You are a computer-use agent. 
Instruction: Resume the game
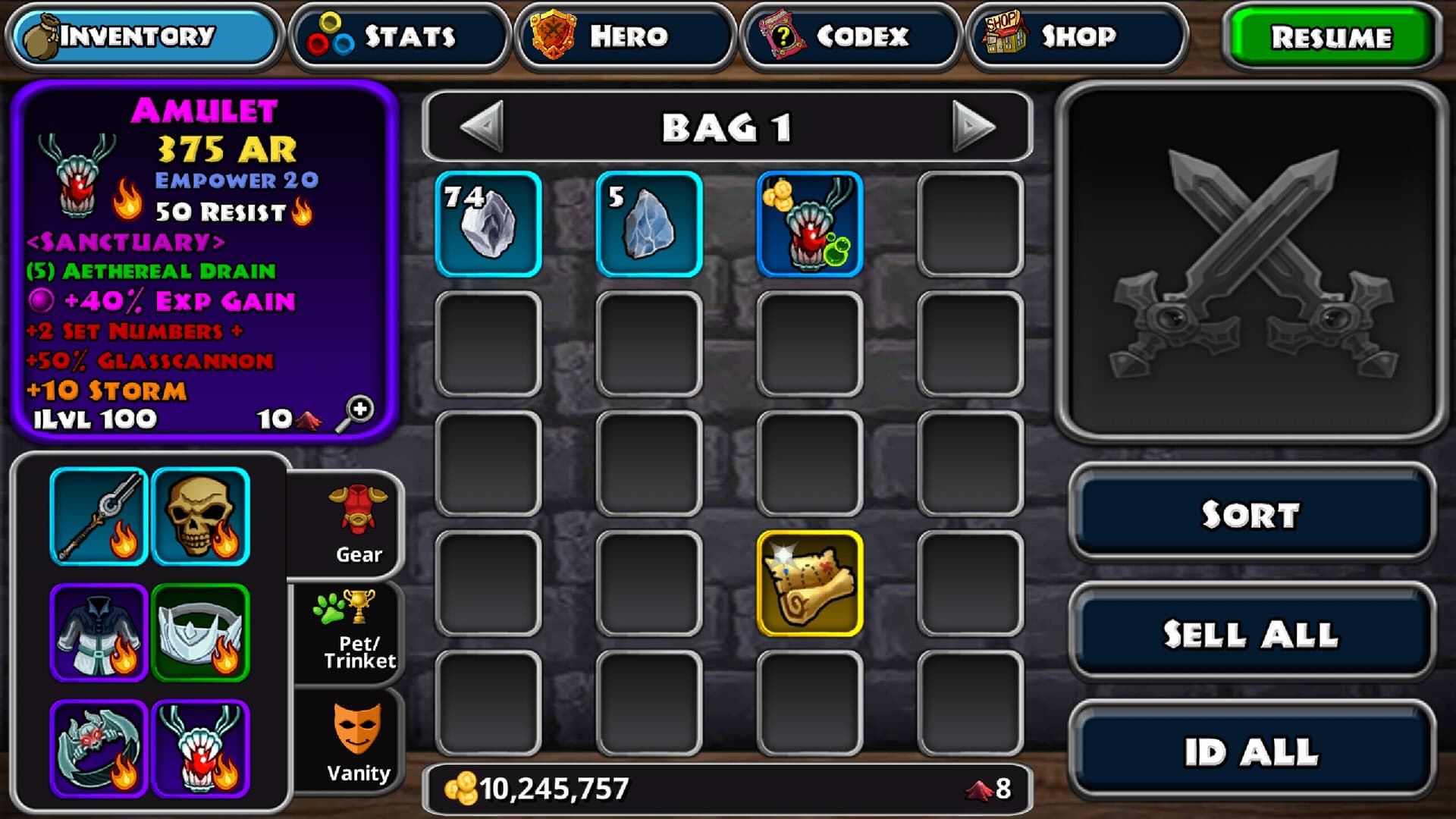1331,38
